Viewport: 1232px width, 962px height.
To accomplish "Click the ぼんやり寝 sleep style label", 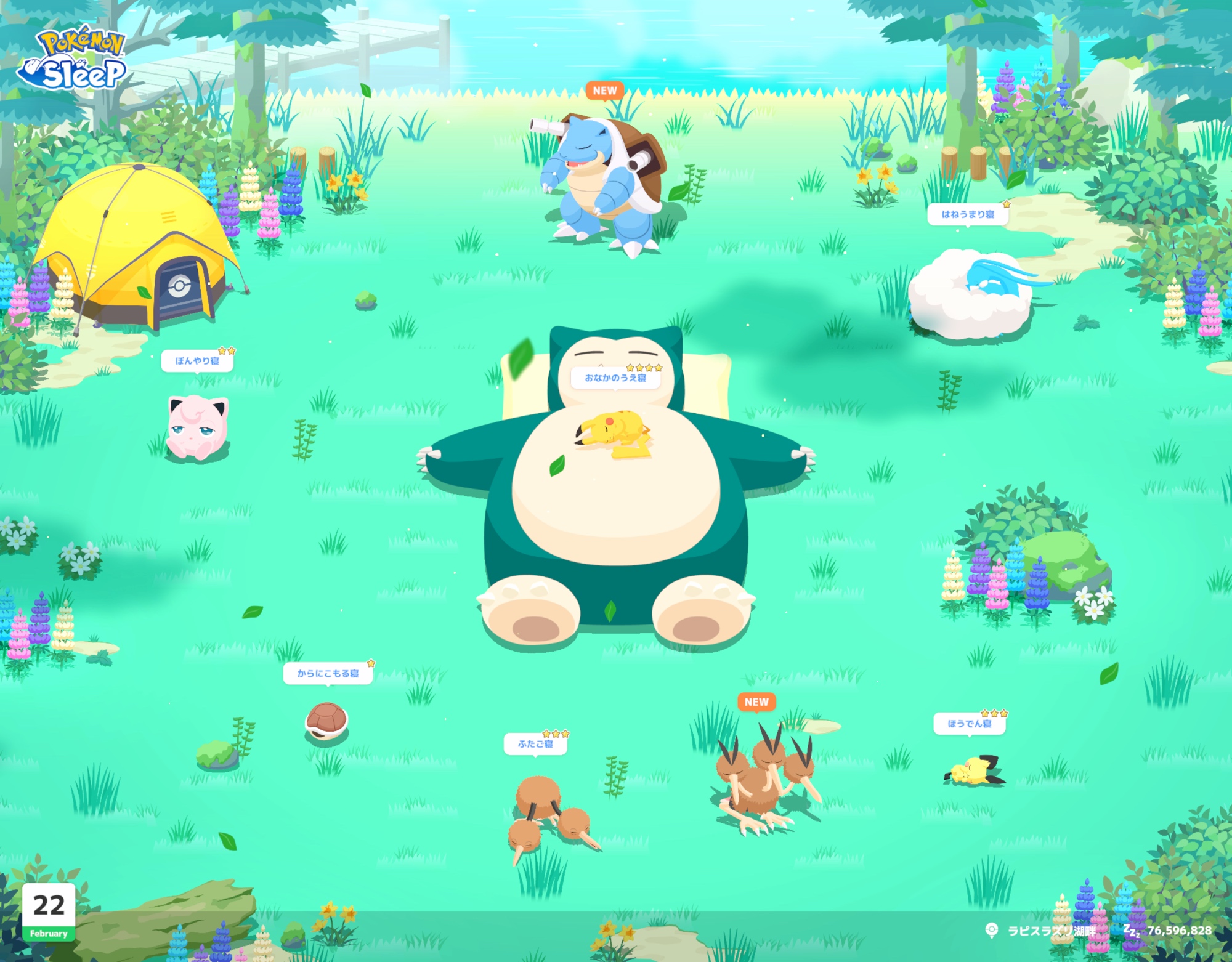I will tap(197, 361).
